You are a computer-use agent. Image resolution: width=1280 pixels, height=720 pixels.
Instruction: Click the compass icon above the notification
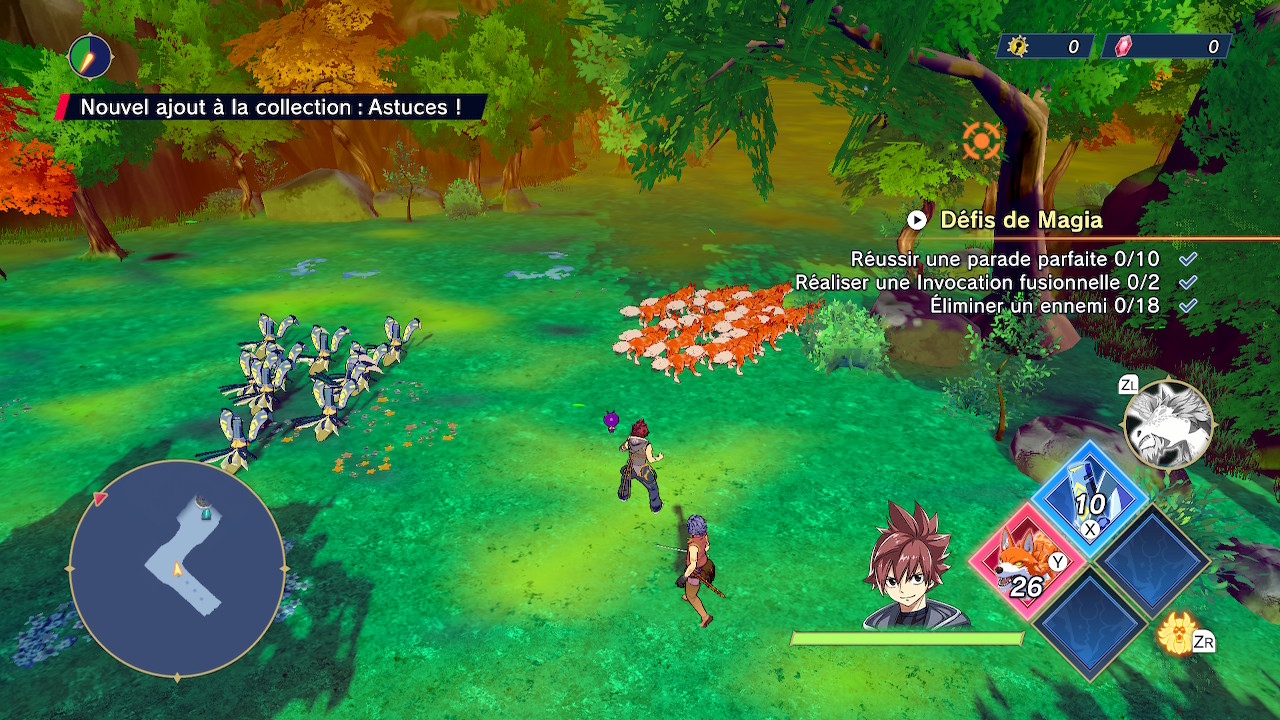[90, 57]
